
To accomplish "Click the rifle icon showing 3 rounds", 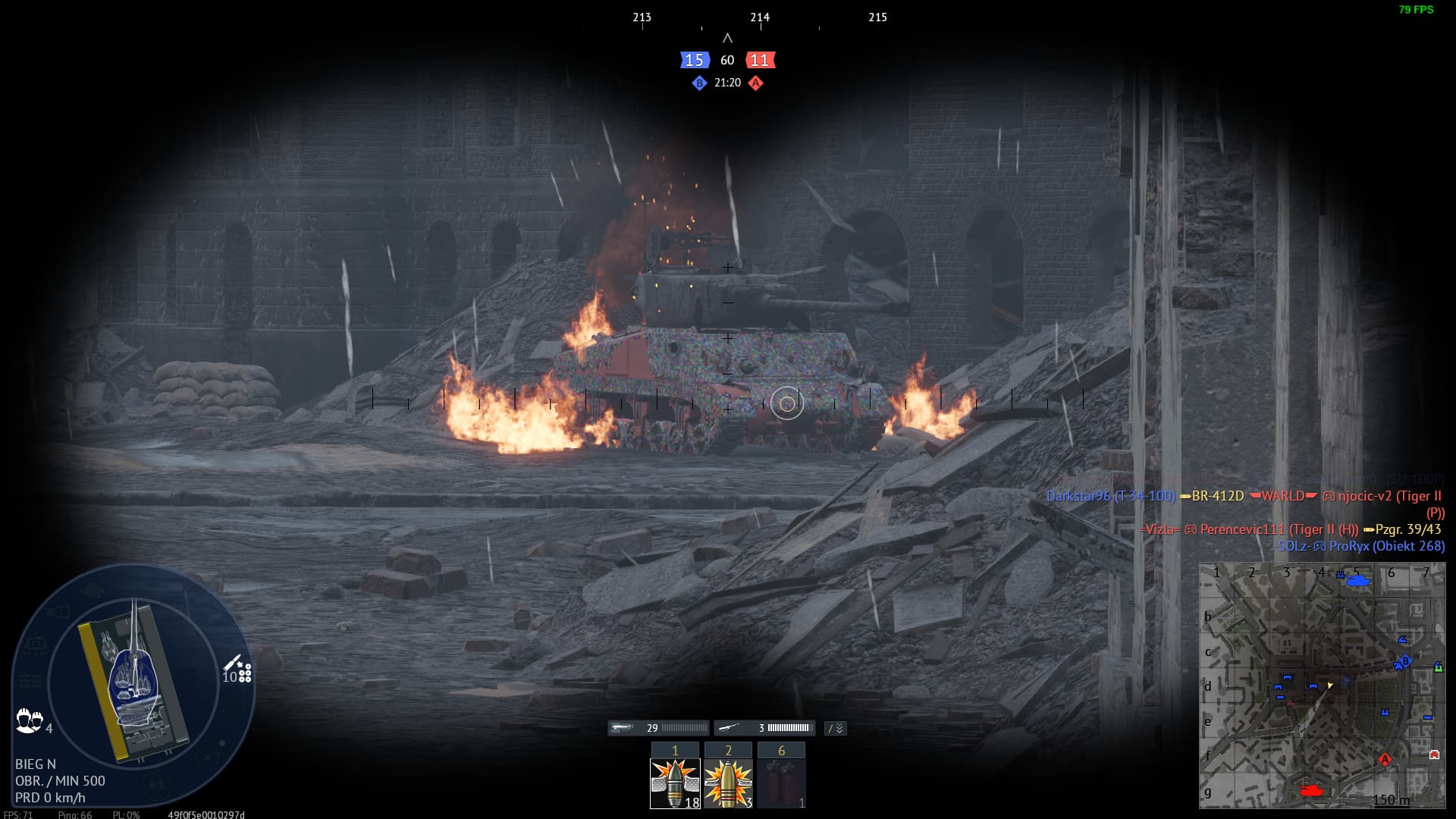I will 730,727.
